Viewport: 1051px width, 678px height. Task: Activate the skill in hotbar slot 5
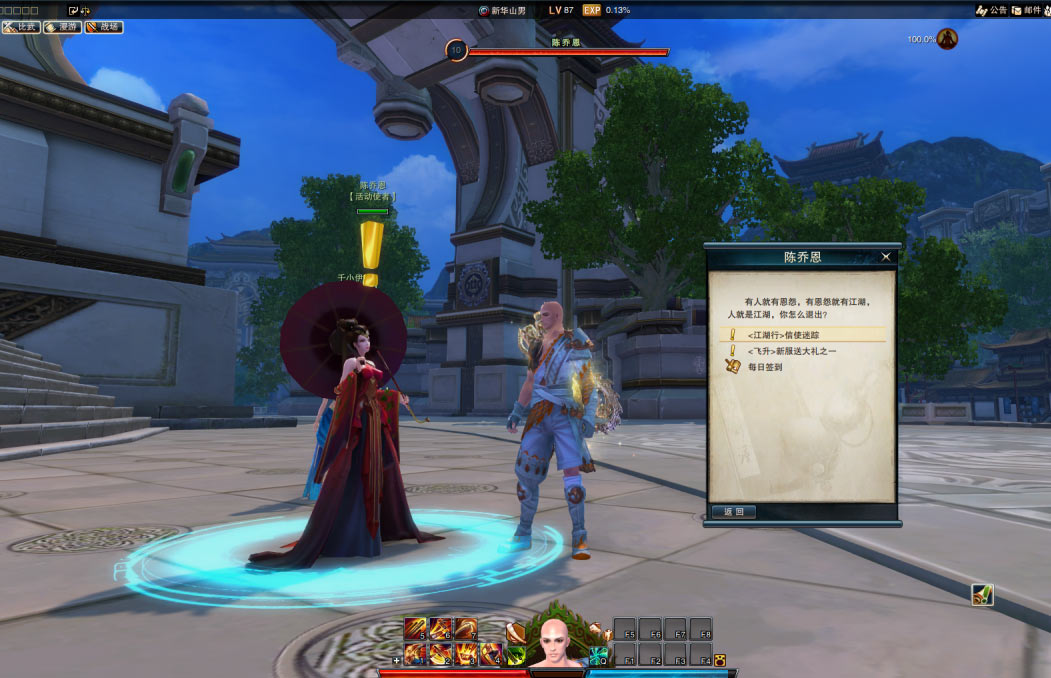[415, 629]
